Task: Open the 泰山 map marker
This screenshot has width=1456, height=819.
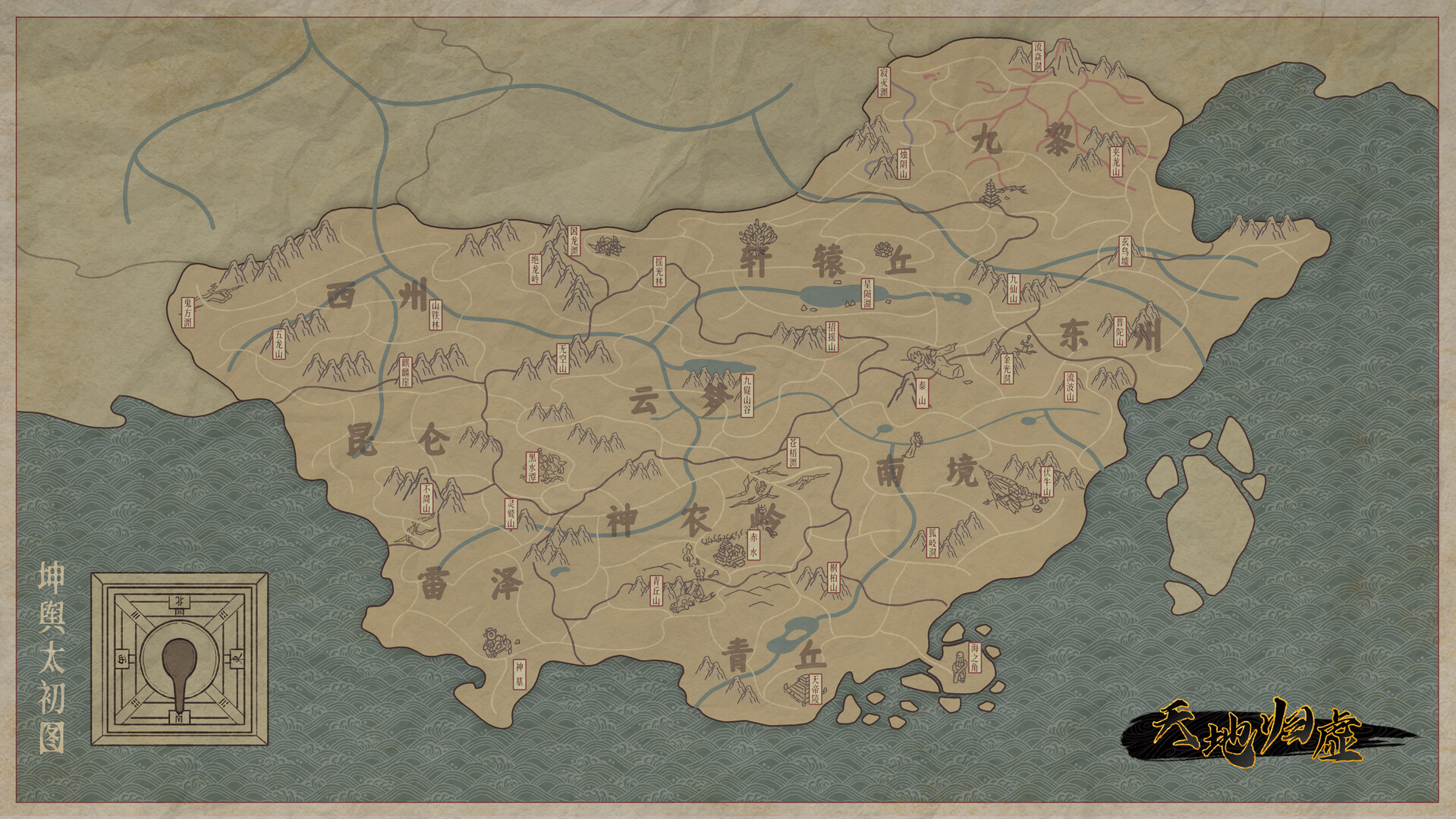Action: point(923,393)
